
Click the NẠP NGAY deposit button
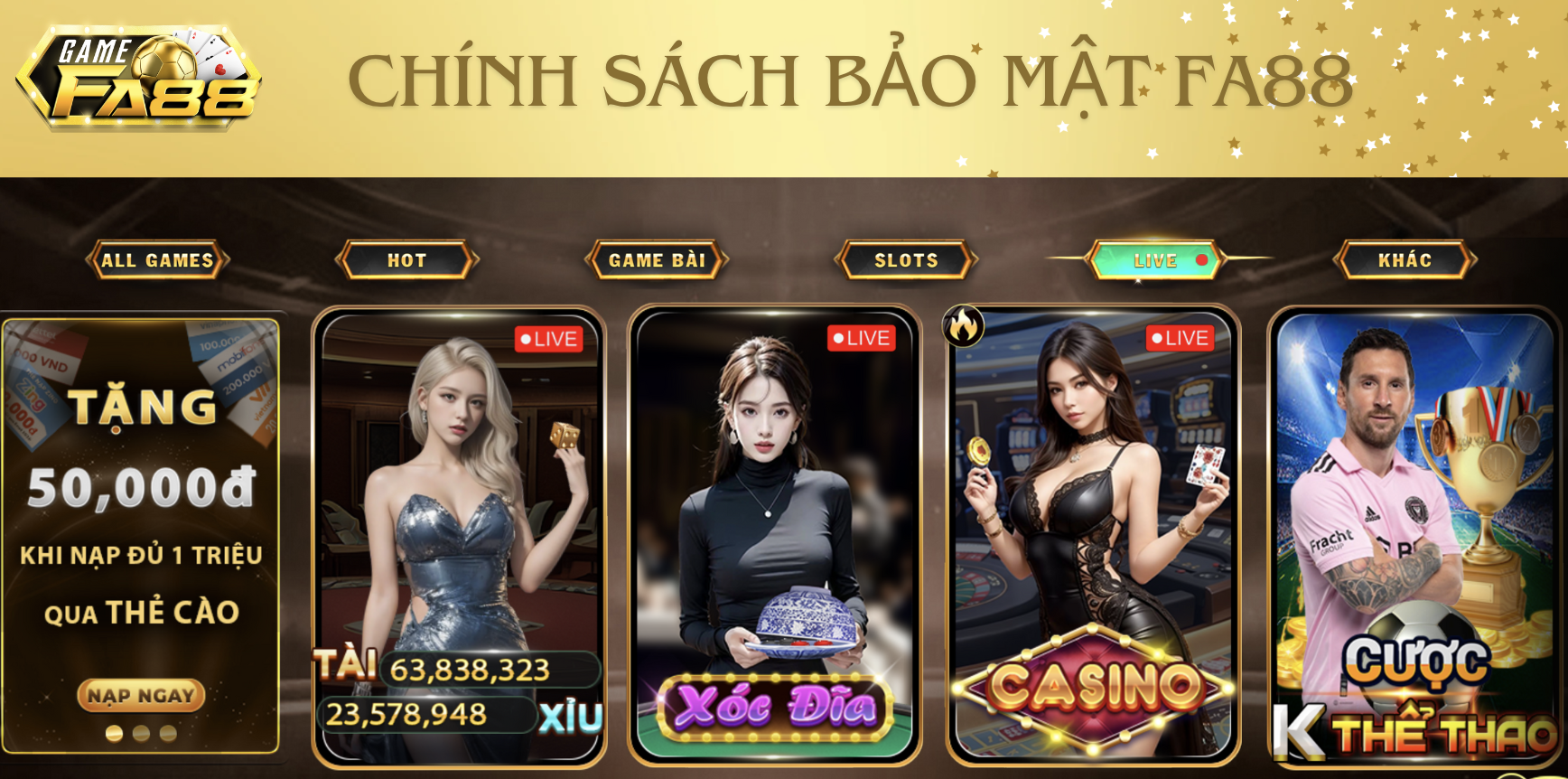pos(141,695)
